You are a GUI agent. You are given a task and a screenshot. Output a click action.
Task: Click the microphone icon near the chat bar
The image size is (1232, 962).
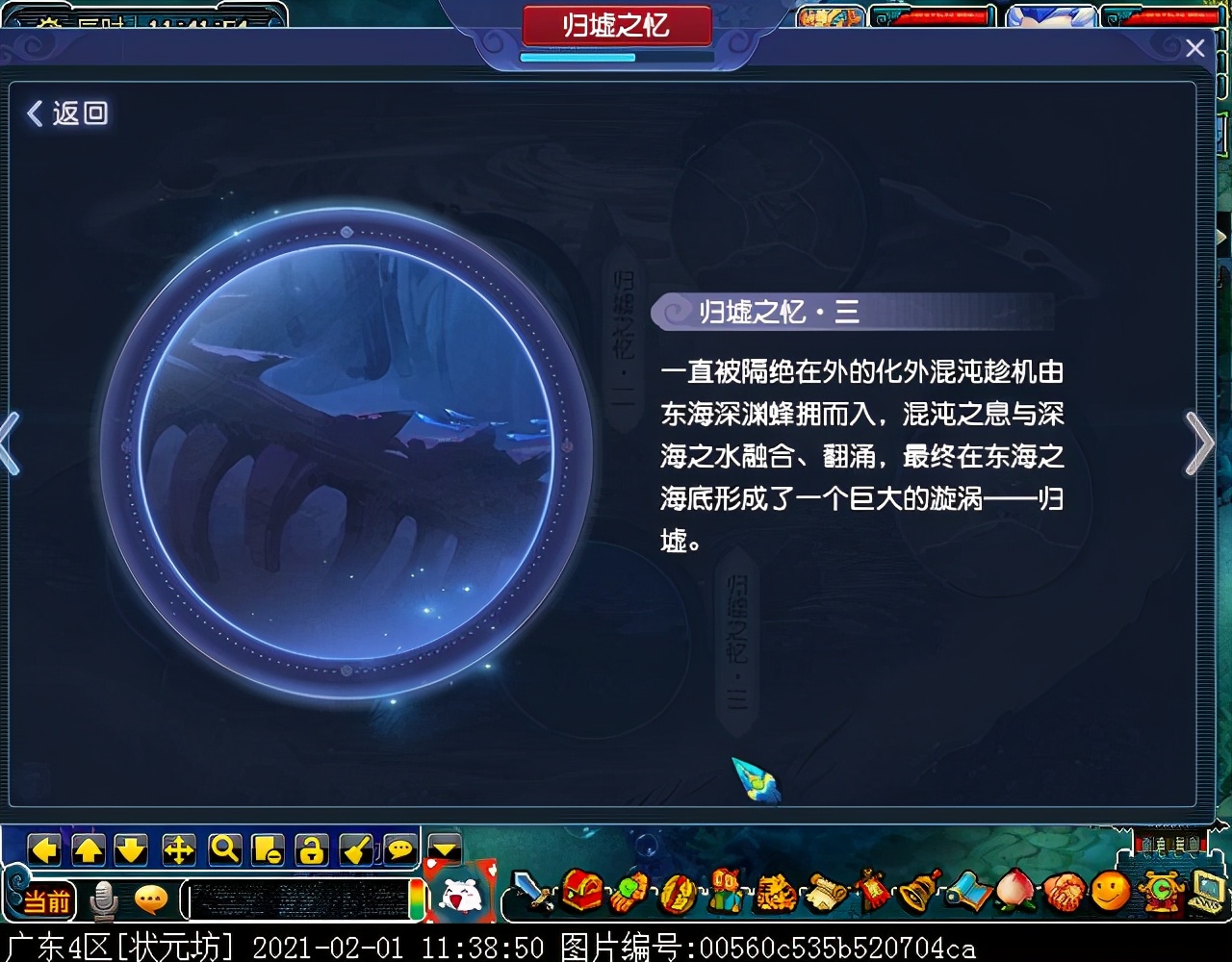pyautogui.click(x=102, y=898)
